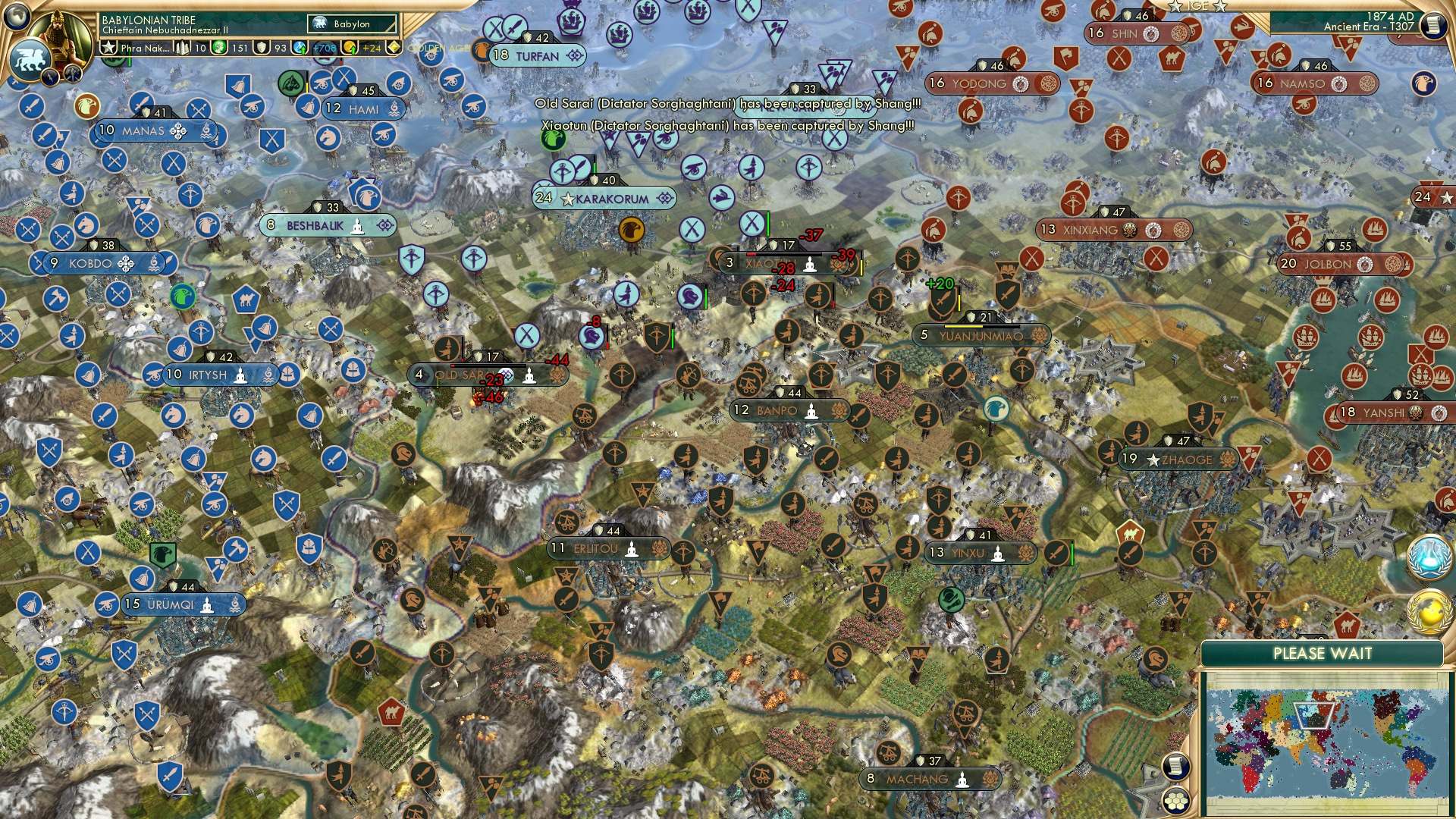Image resolution: width=1456 pixels, height=819 pixels.
Task: Open the notification log scroll icon
Action: [x=1175, y=767]
